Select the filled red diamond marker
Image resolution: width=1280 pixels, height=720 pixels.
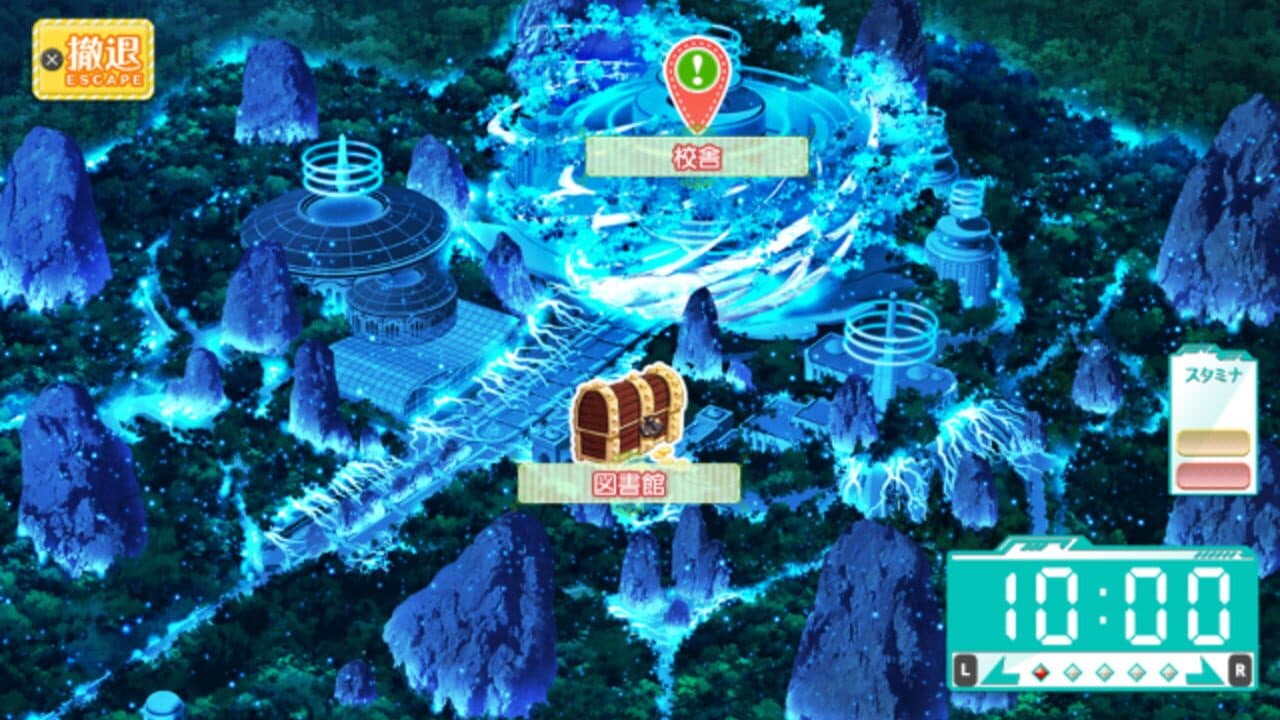coord(1040,671)
